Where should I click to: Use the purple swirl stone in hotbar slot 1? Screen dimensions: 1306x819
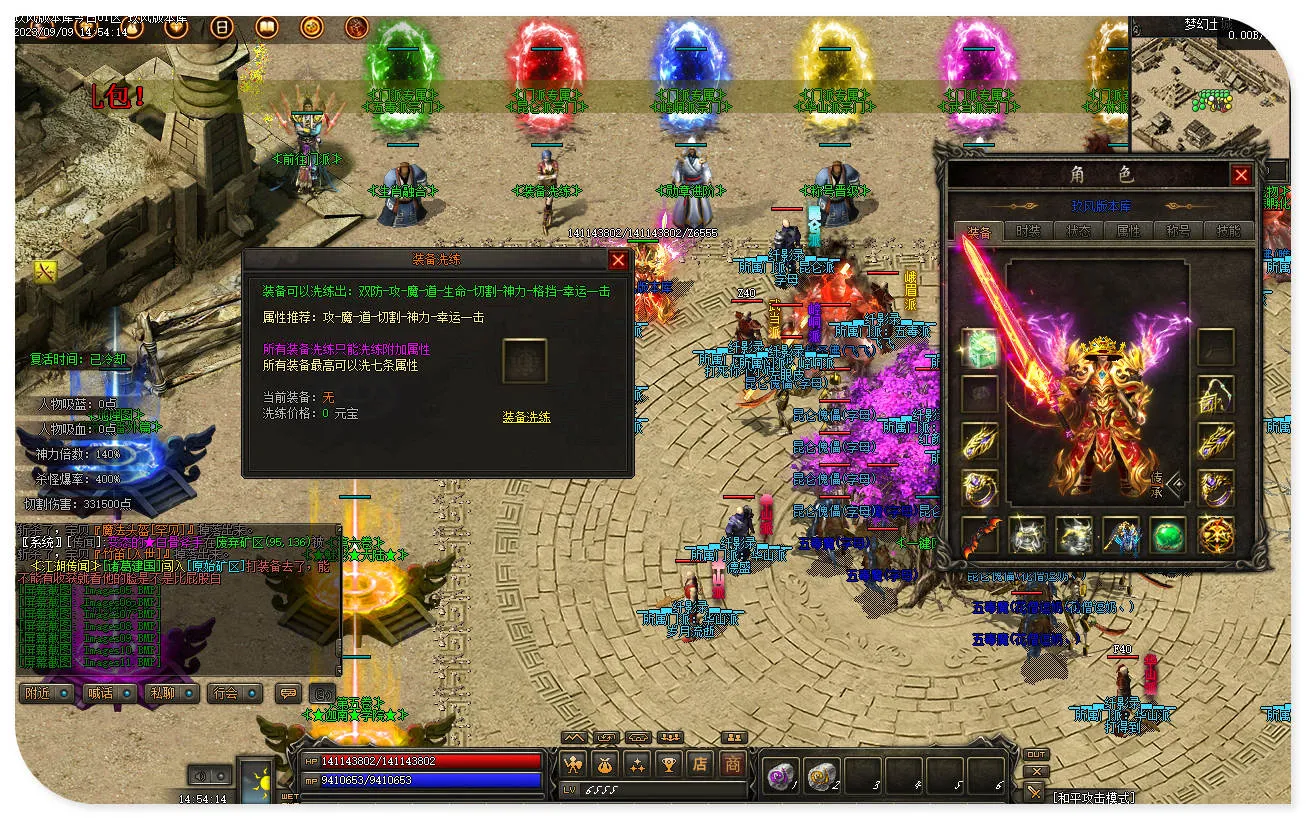point(778,774)
